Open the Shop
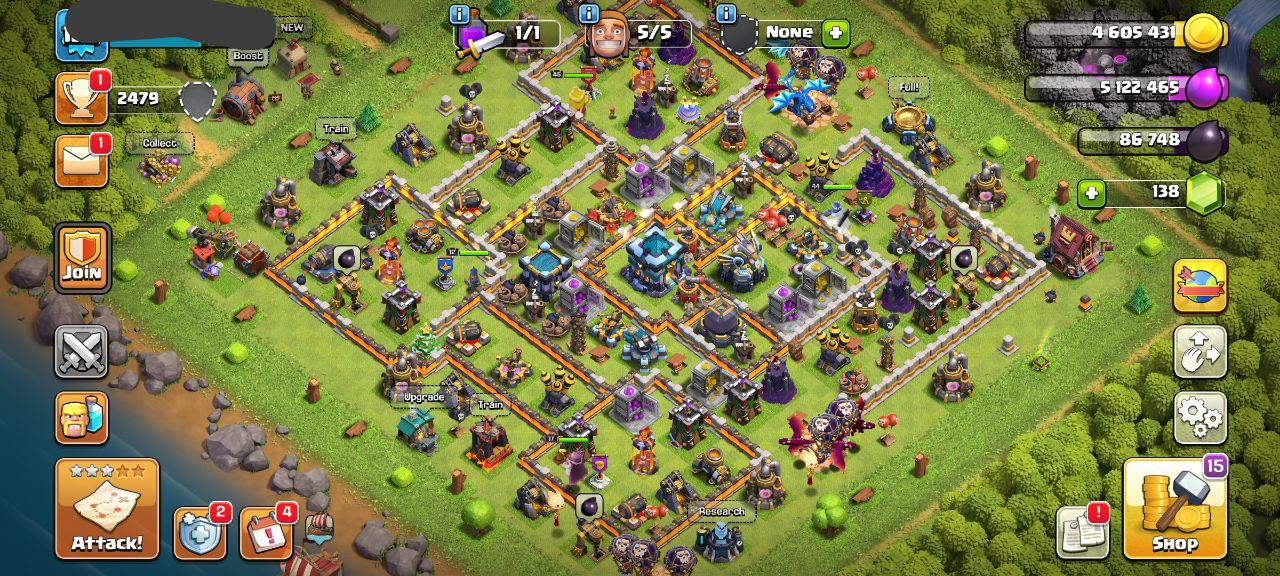The image size is (1280, 576). point(1174,509)
